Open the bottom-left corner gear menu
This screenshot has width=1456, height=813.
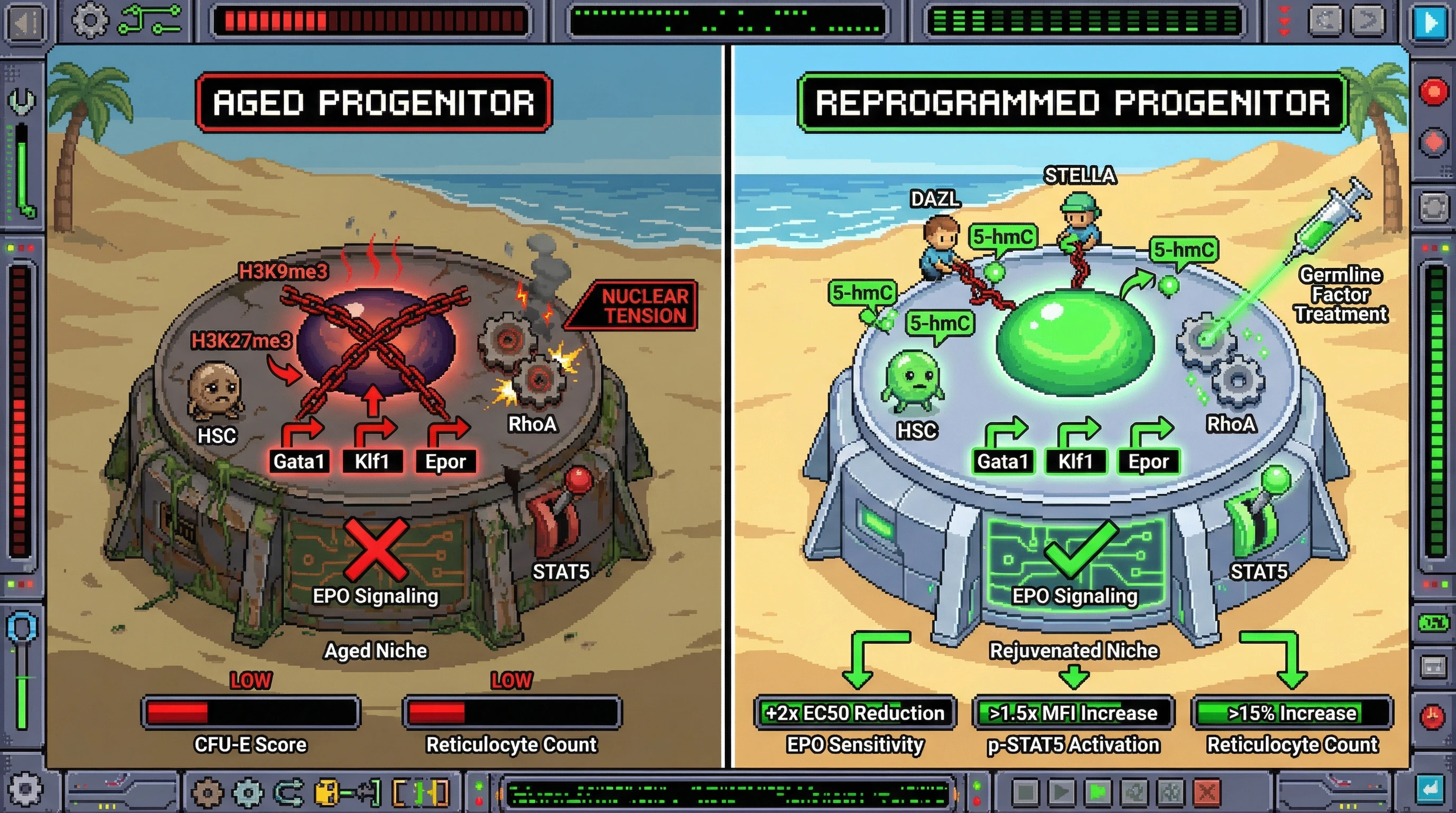pos(24,789)
